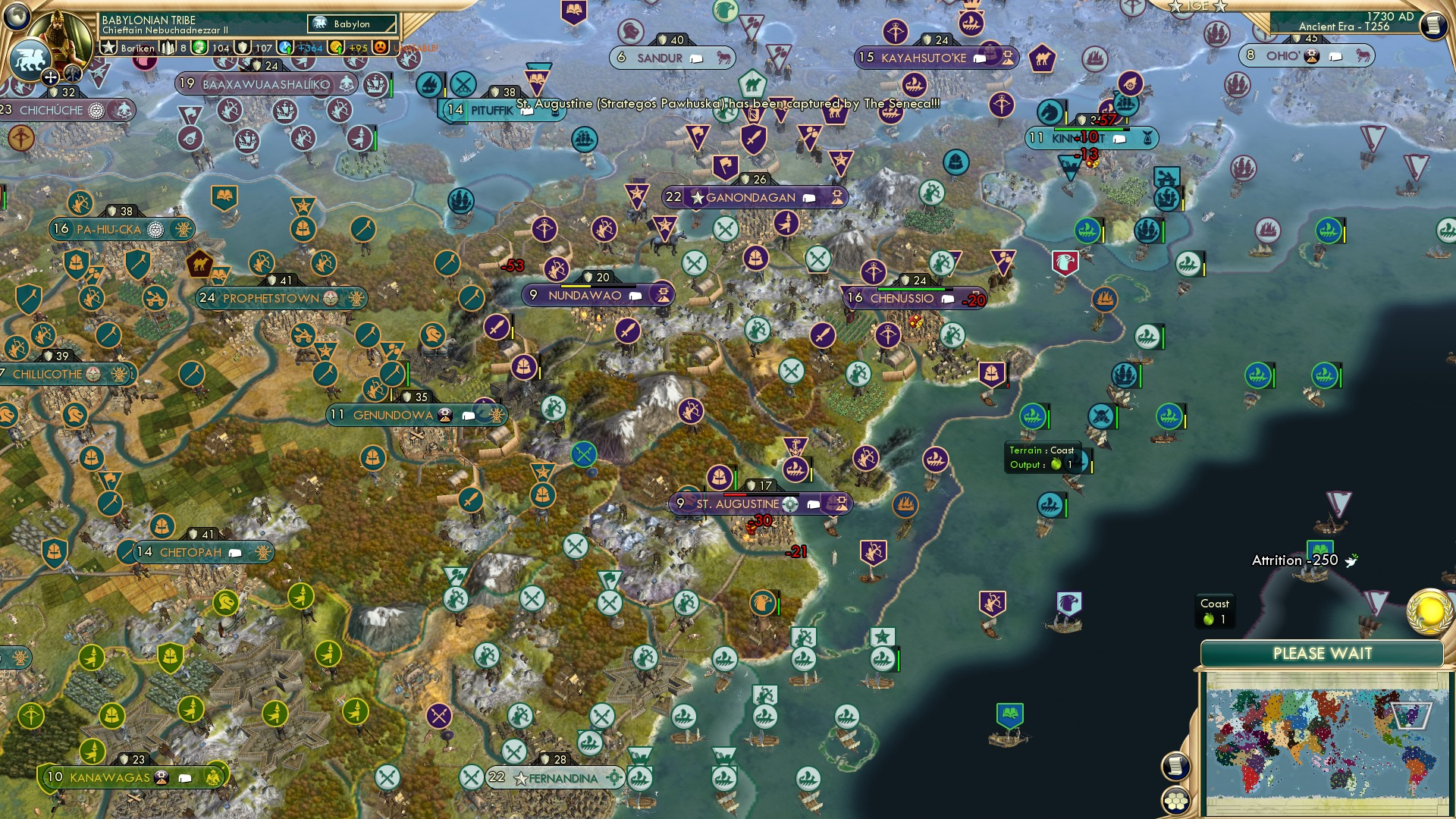Screen dimensions: 1456x819
Task: Expand Nundawao's speech bubble details
Action: coord(634,296)
